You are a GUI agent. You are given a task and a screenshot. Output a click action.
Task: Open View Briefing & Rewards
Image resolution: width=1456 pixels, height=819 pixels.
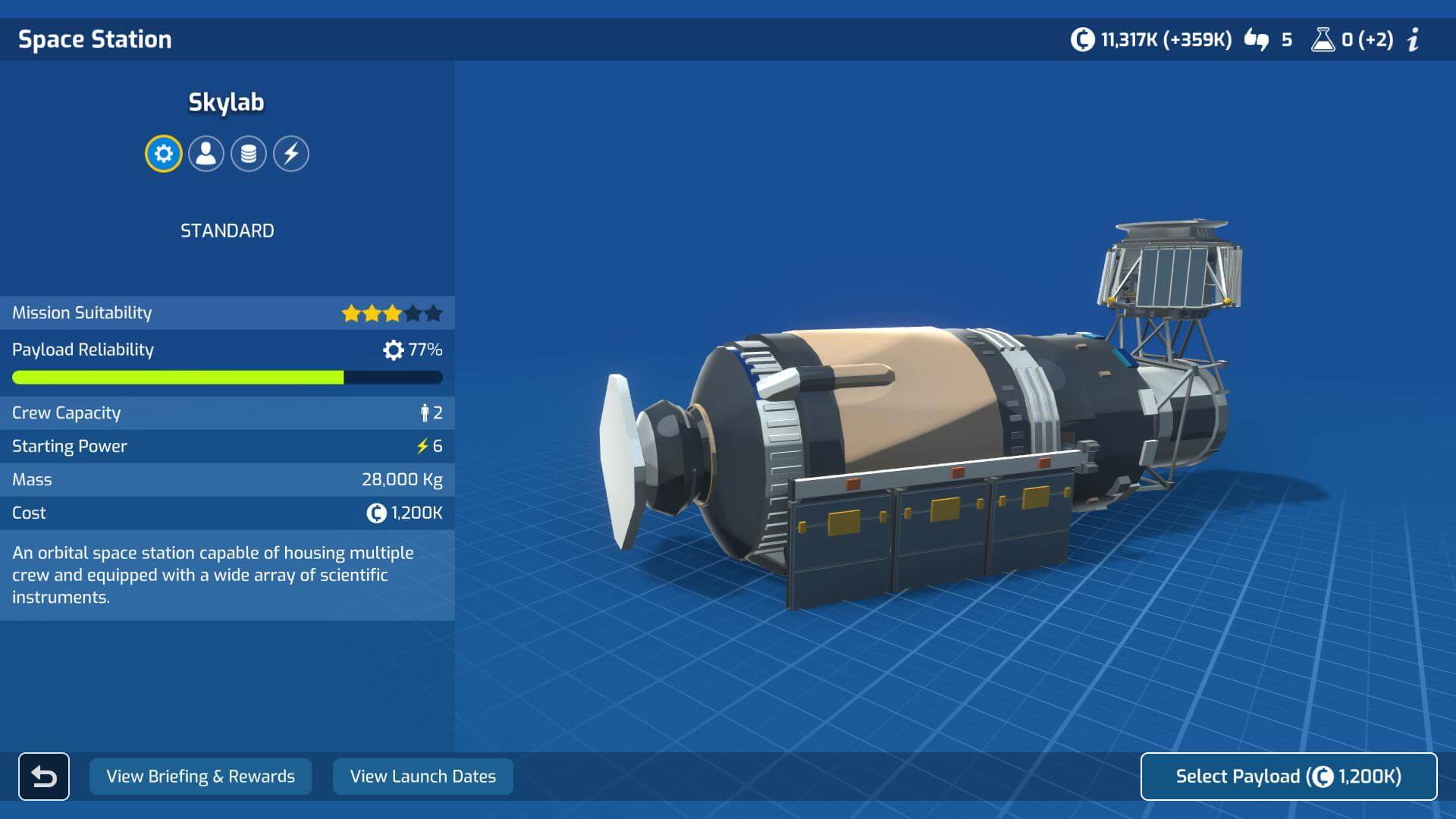200,777
